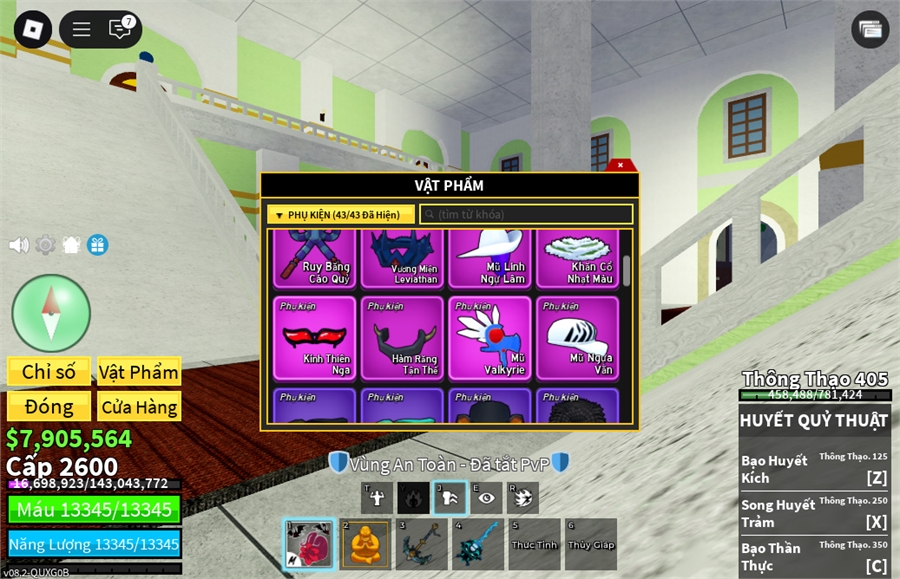Viewport: 900px width, 579px height.
Task: Open the Roblox chat with 7 notifications
Action: click(x=121, y=29)
